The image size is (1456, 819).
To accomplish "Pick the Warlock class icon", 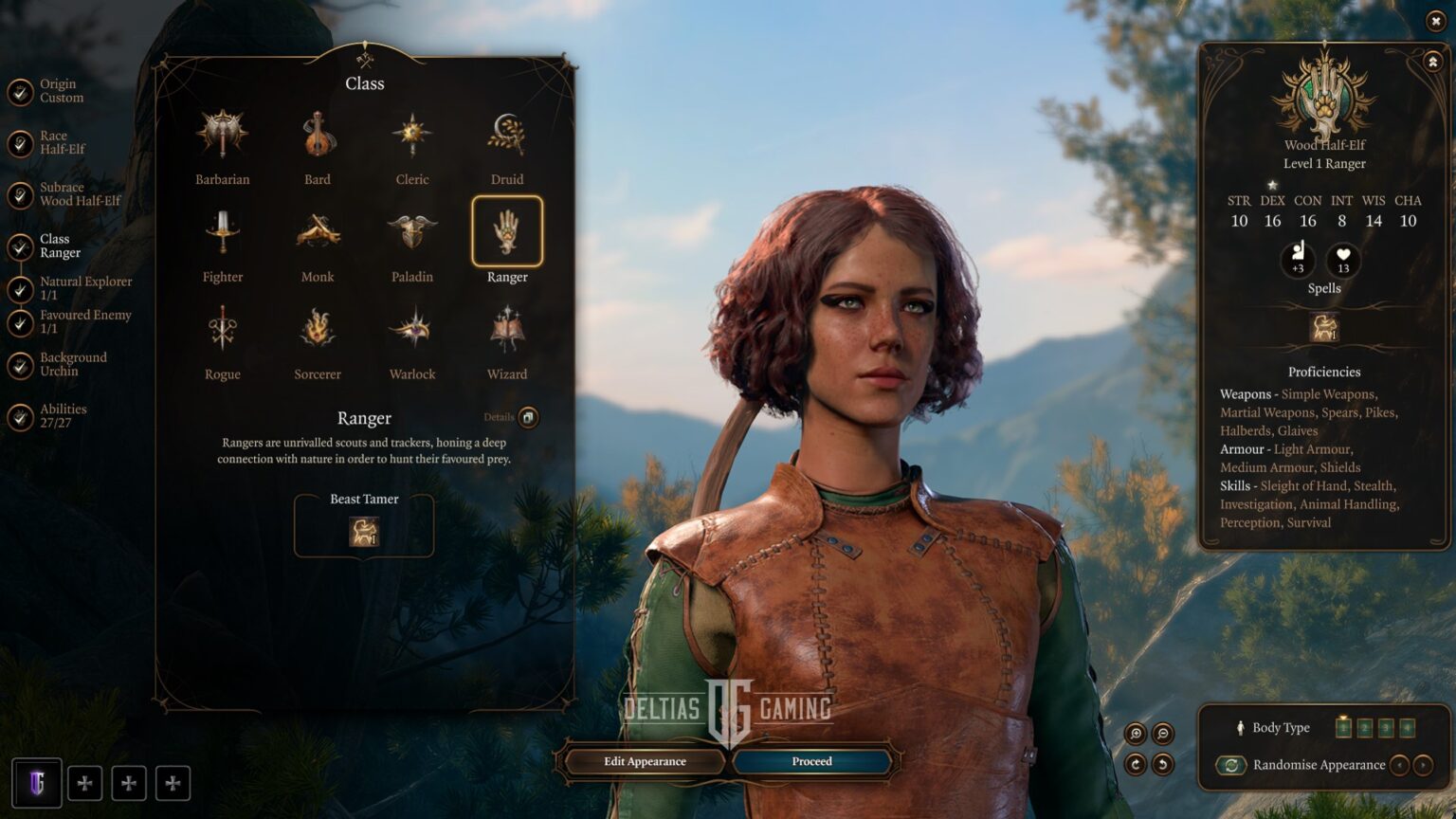I will pyautogui.click(x=412, y=330).
